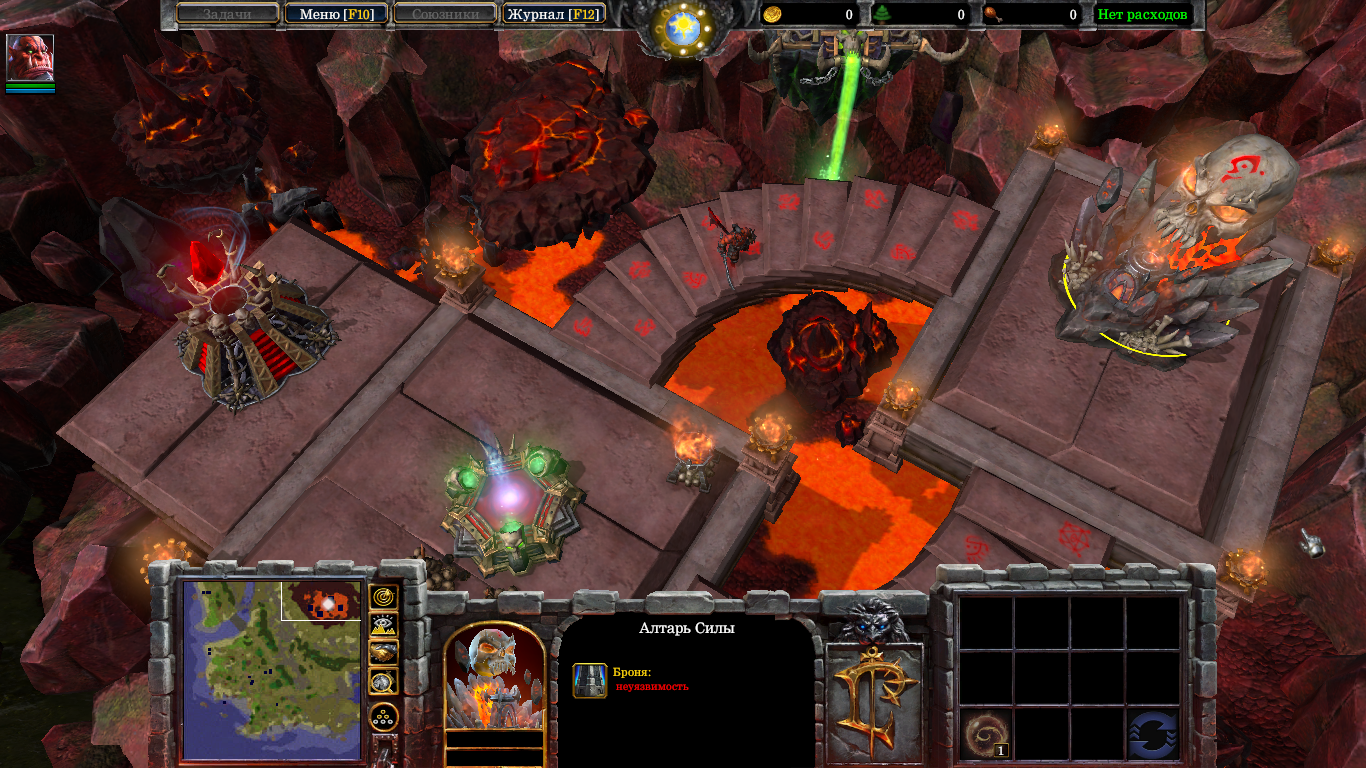
Task: Click the Altar skull unit portrait
Action: (x=494, y=678)
